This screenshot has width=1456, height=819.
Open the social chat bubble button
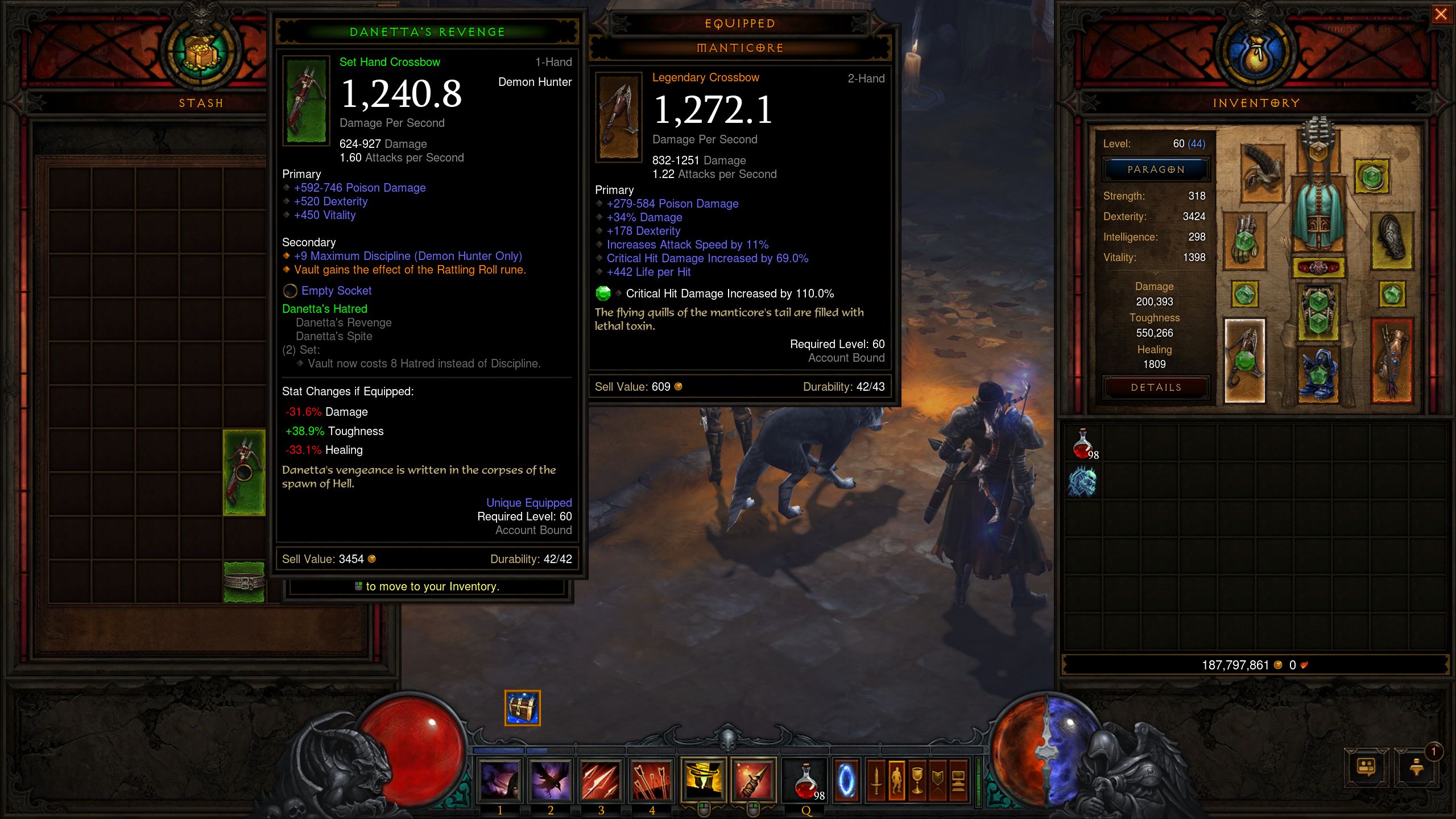[x=1366, y=768]
